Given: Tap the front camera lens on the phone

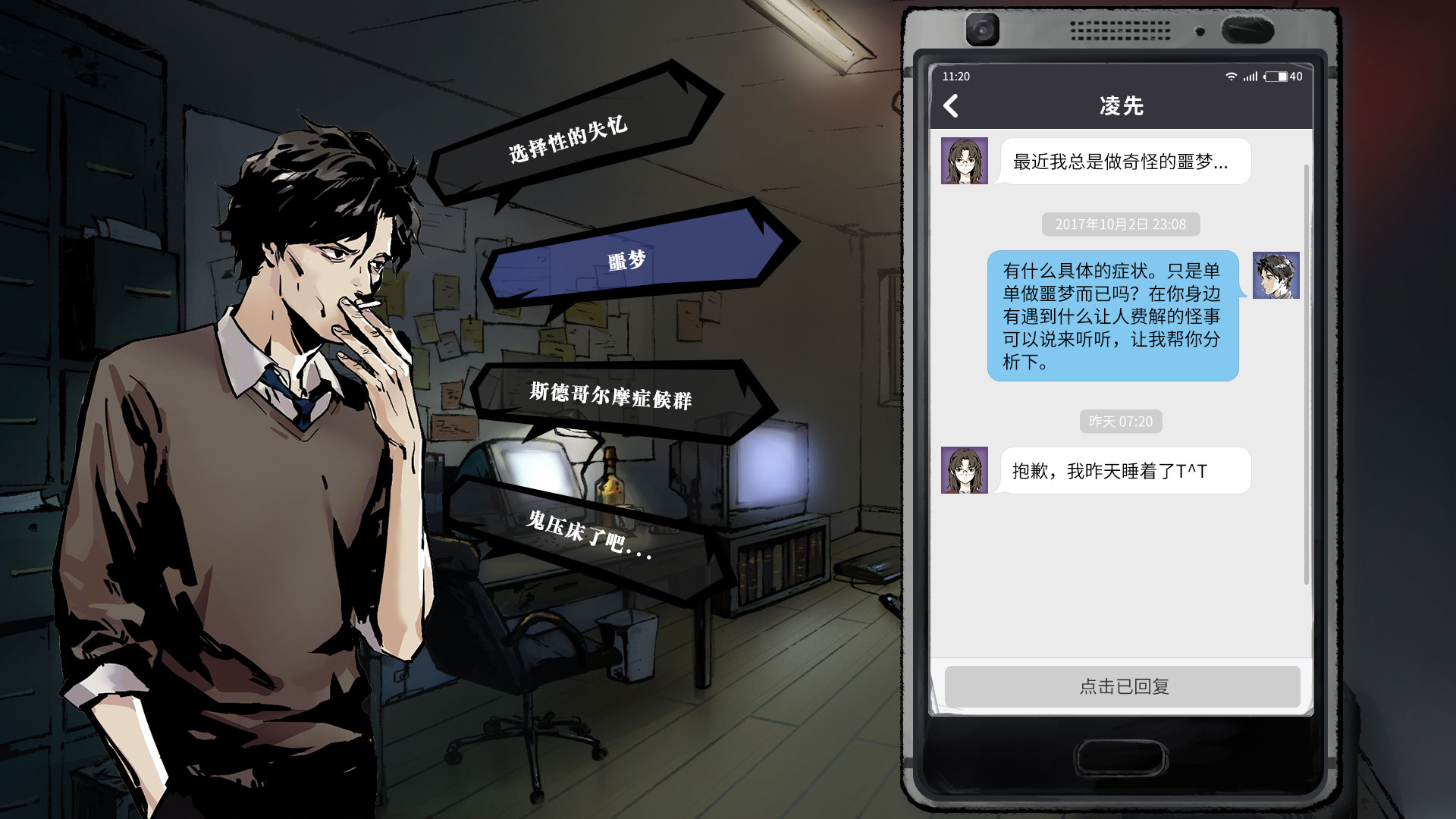Looking at the screenshot, I should pos(984,31).
